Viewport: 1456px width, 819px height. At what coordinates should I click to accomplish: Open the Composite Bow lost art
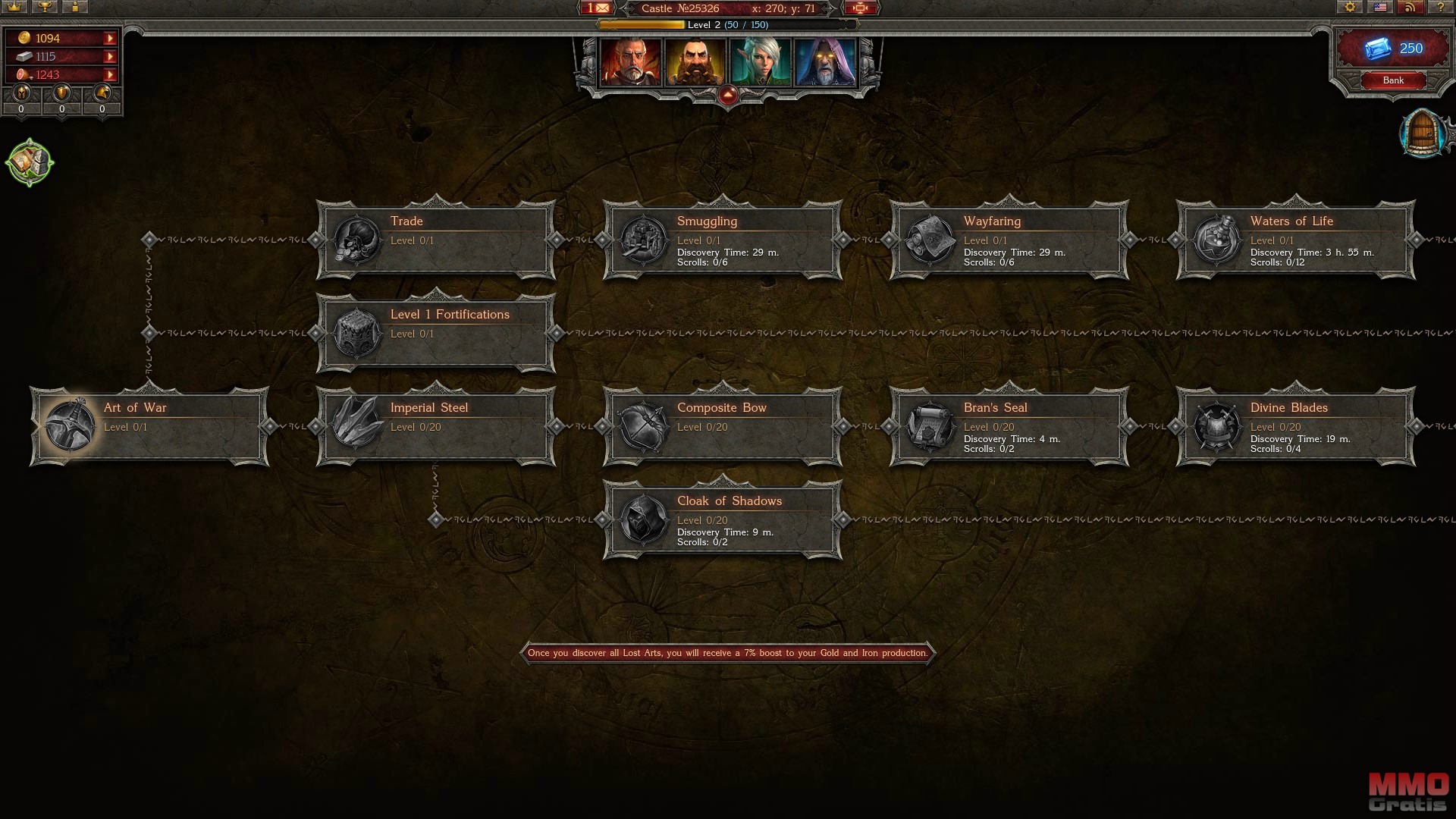722,425
